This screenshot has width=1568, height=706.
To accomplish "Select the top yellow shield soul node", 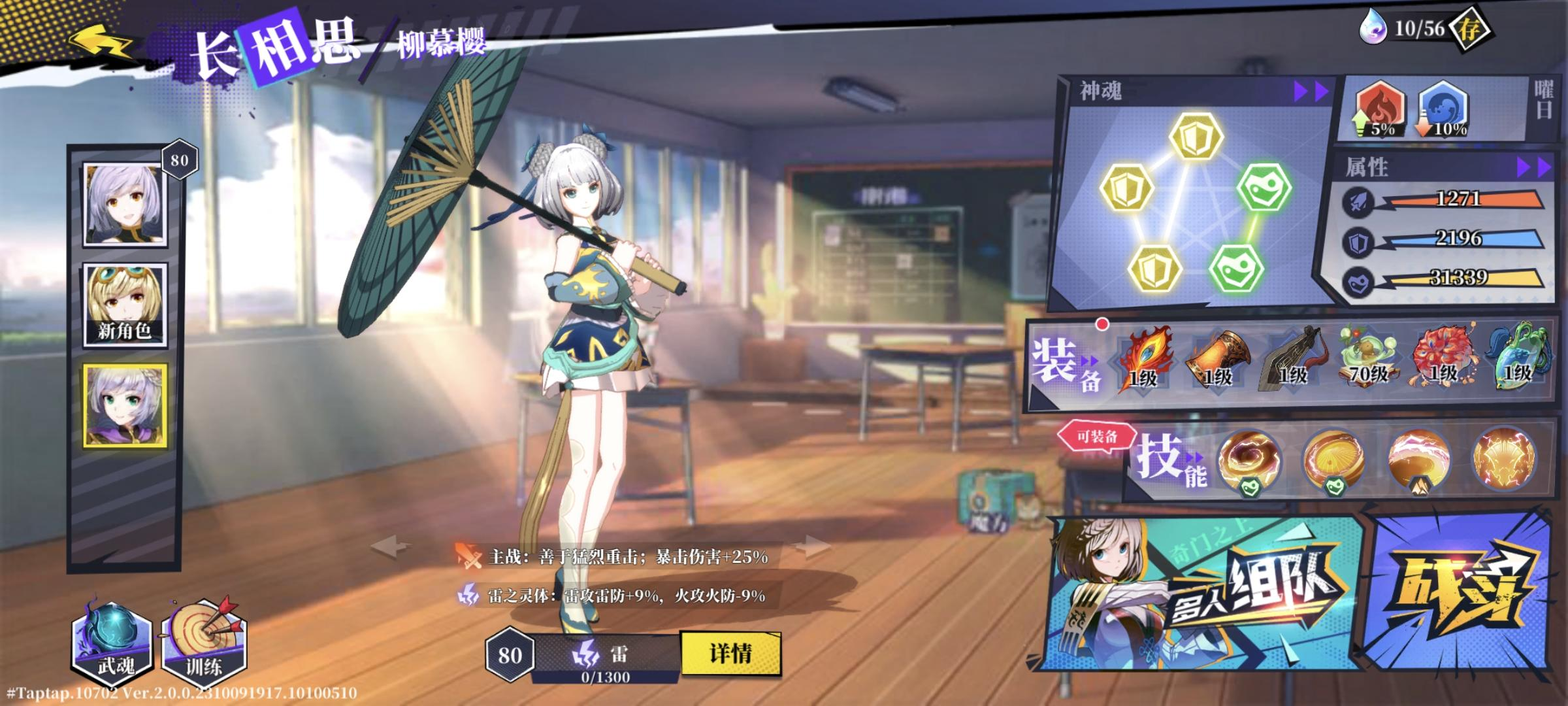I will (1195, 137).
